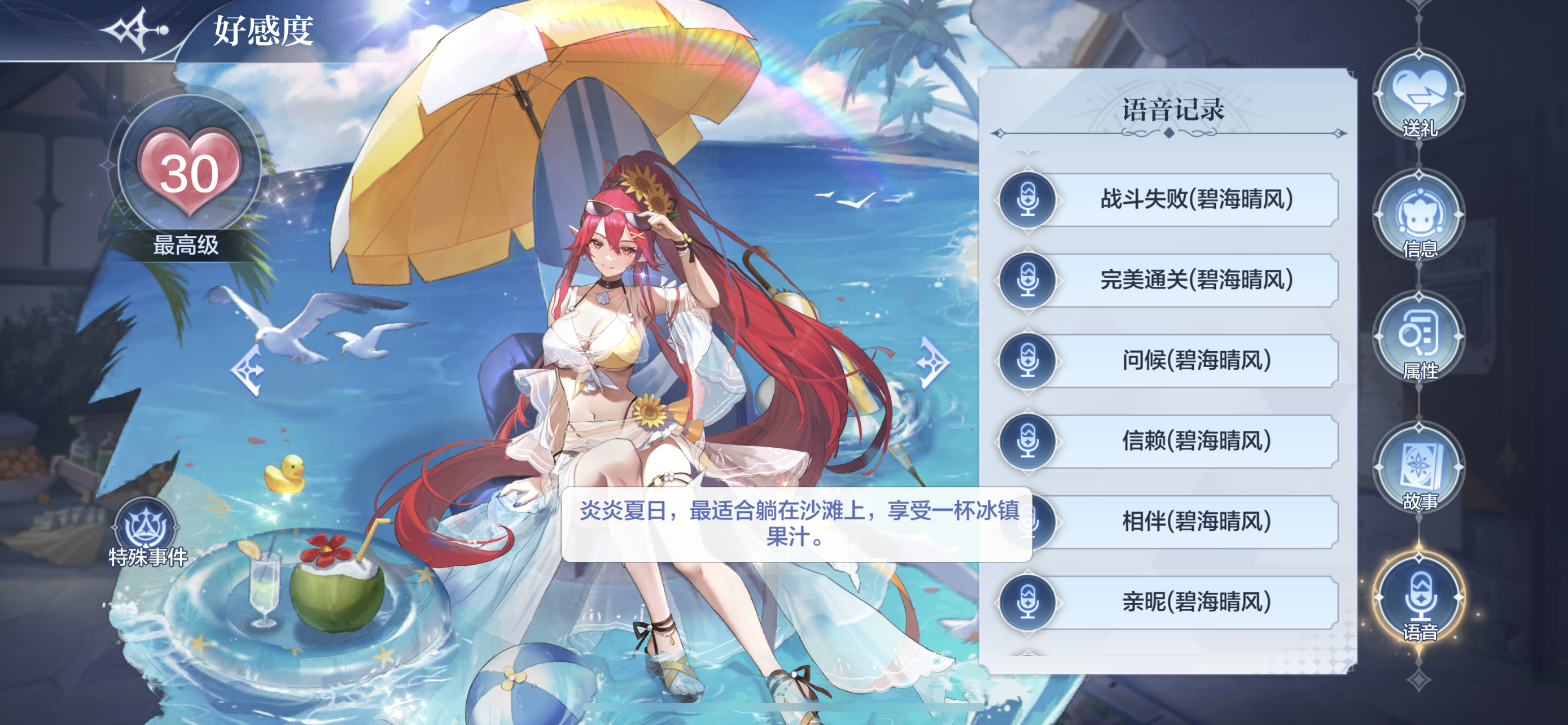1568x725 pixels.
Task: Switch to the previous character with left arrow
Action: click(248, 369)
